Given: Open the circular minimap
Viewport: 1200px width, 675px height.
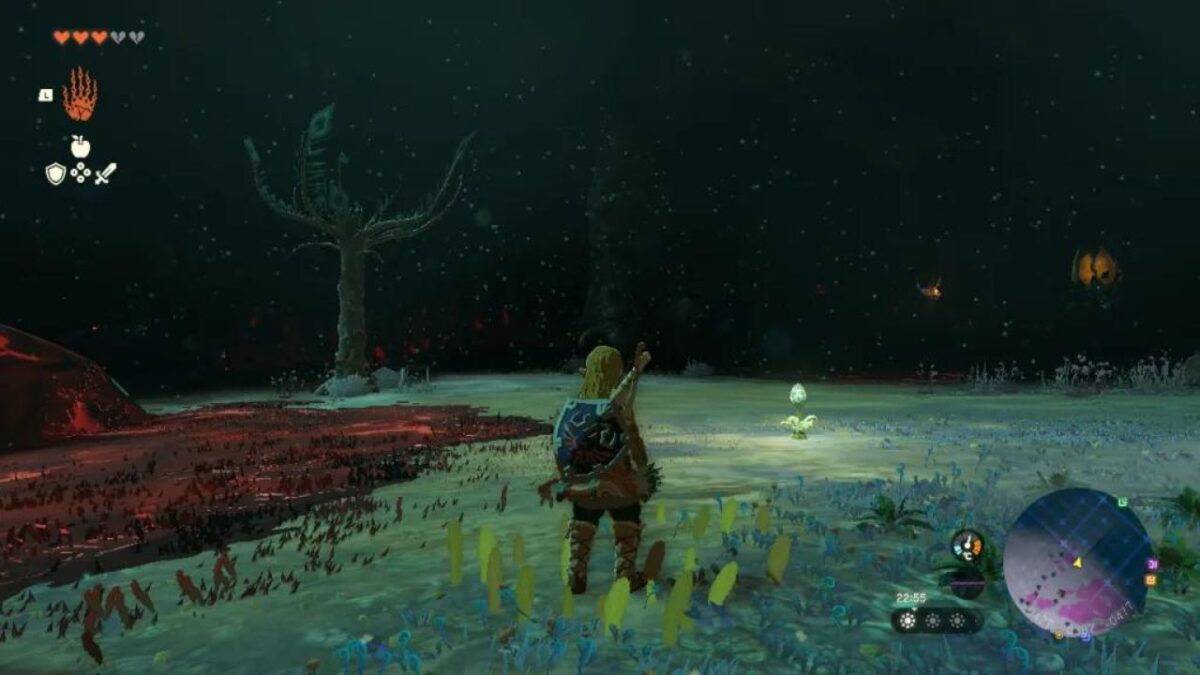Looking at the screenshot, I should click(x=1076, y=562).
